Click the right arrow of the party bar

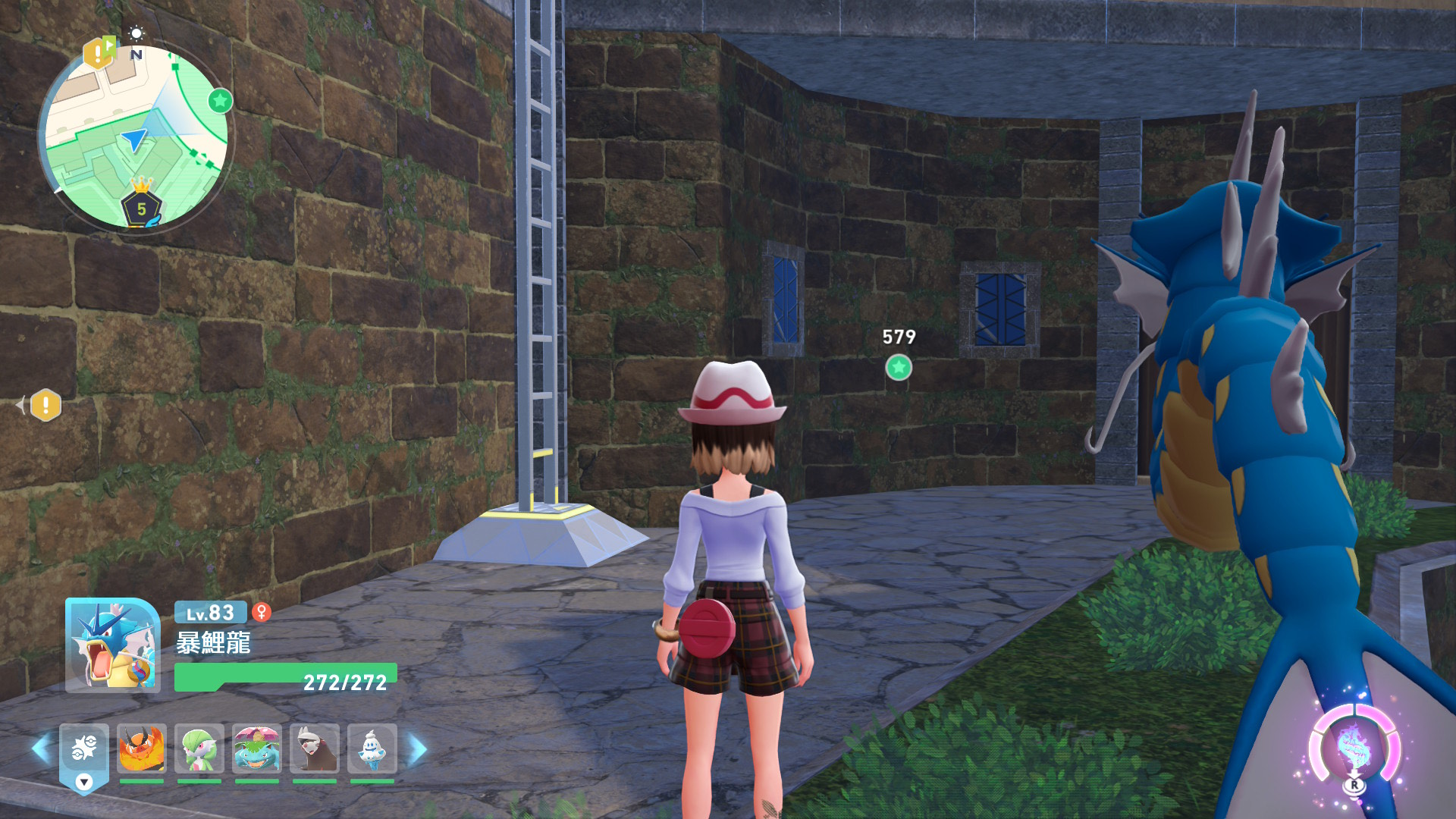coord(417,749)
